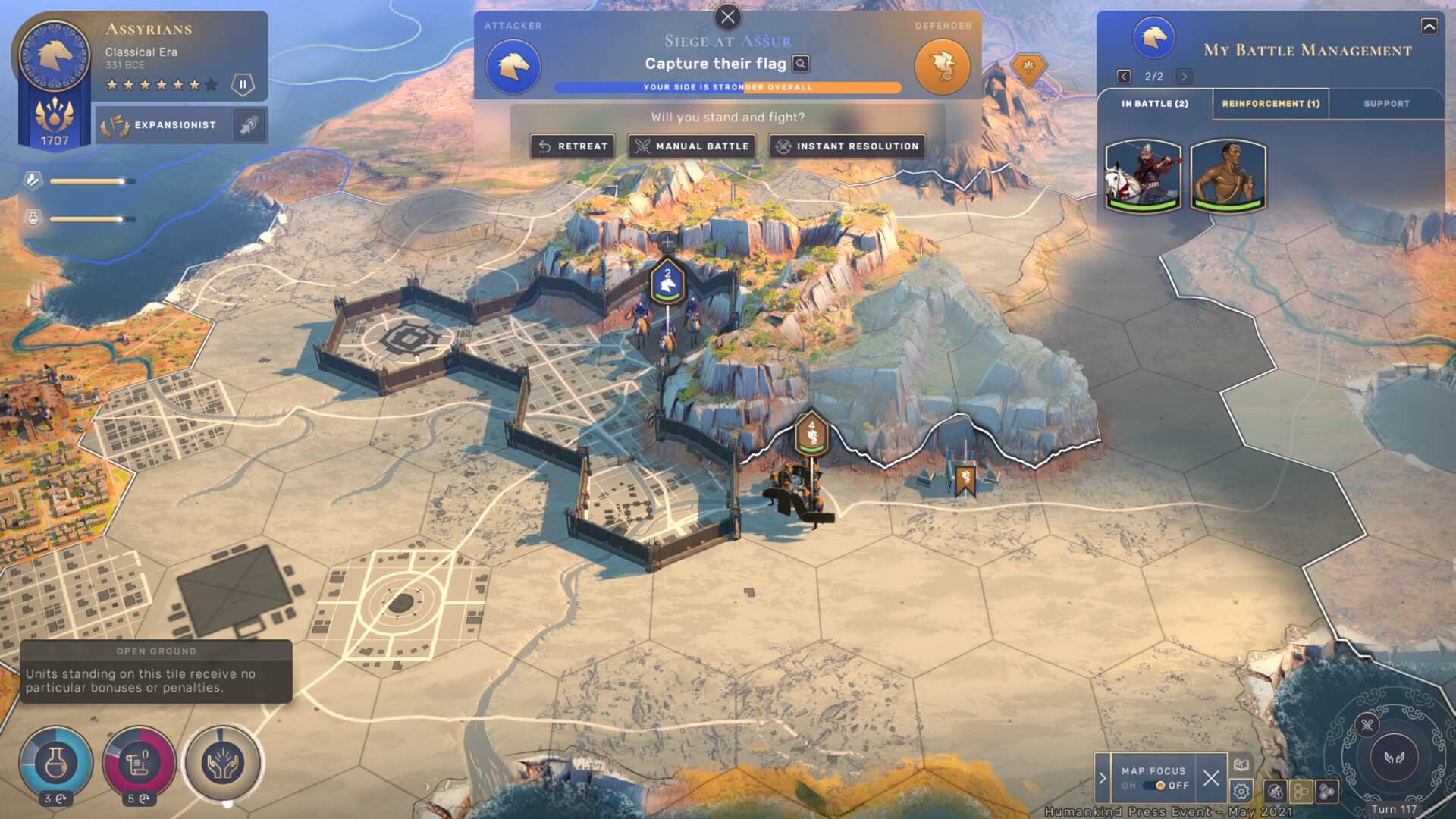Retreat from the siege

(x=573, y=146)
